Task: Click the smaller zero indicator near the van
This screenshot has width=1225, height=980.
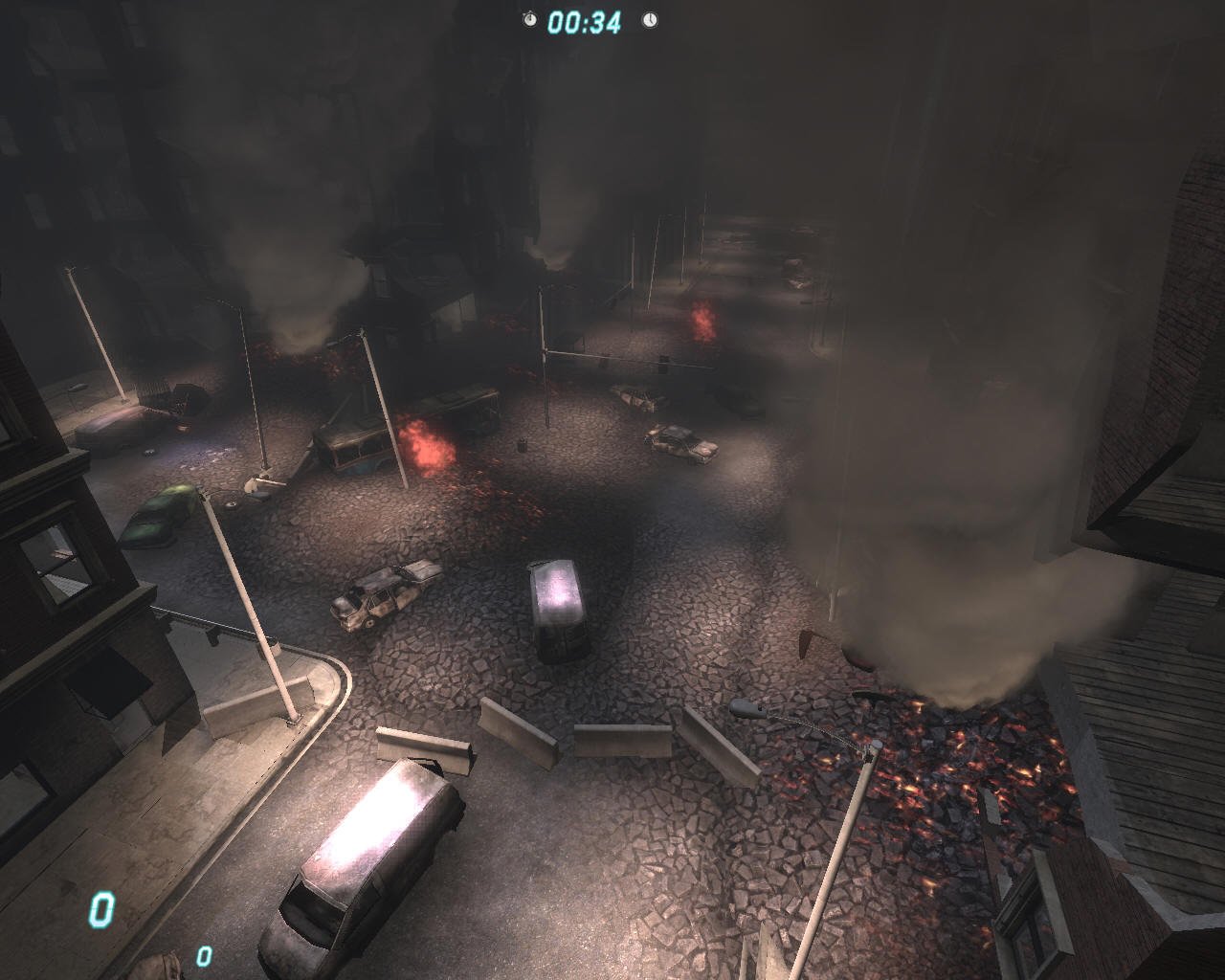Action: 202,955
